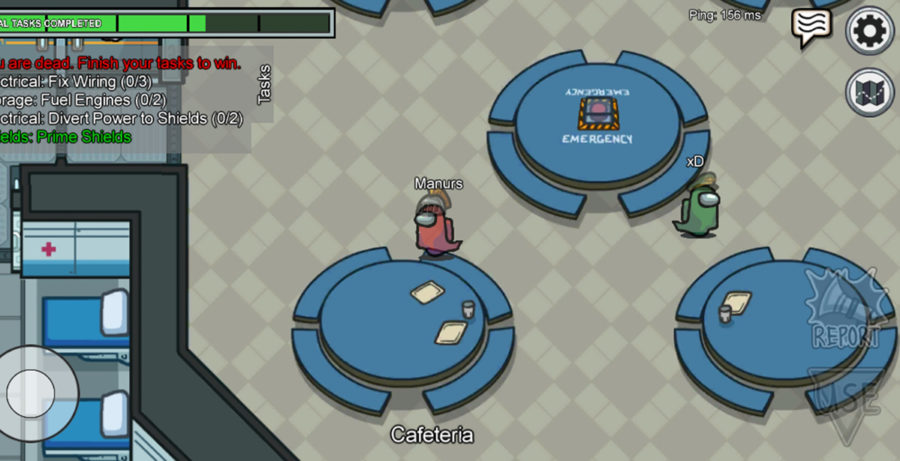Show the ship map
The image size is (900, 461).
click(x=869, y=93)
